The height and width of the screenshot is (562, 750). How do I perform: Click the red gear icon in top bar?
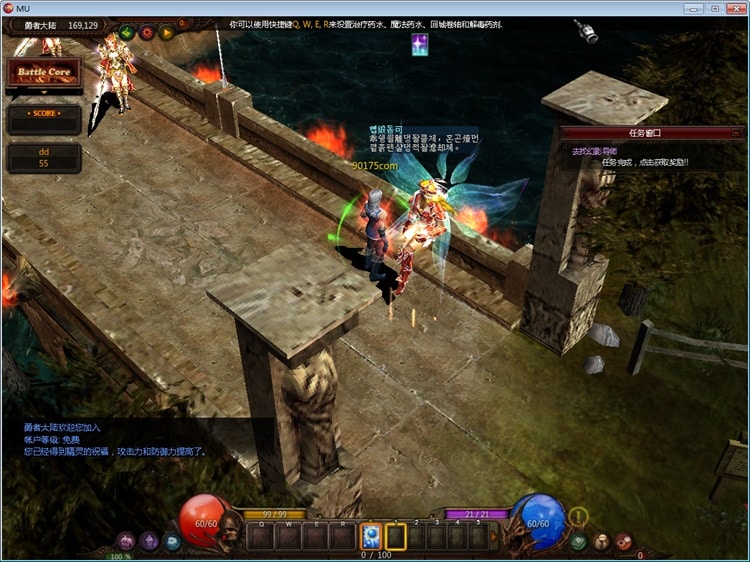pos(147,32)
